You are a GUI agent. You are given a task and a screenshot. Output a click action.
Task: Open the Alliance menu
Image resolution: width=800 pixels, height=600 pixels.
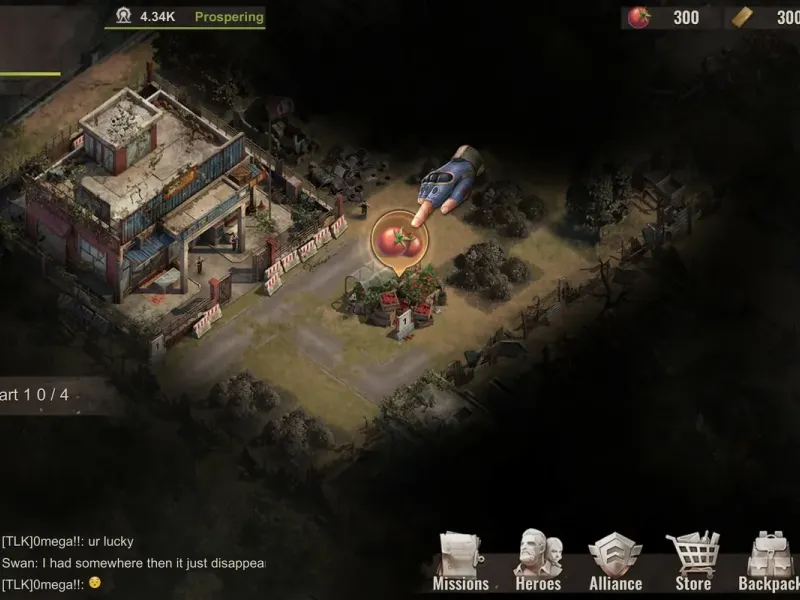[615, 562]
